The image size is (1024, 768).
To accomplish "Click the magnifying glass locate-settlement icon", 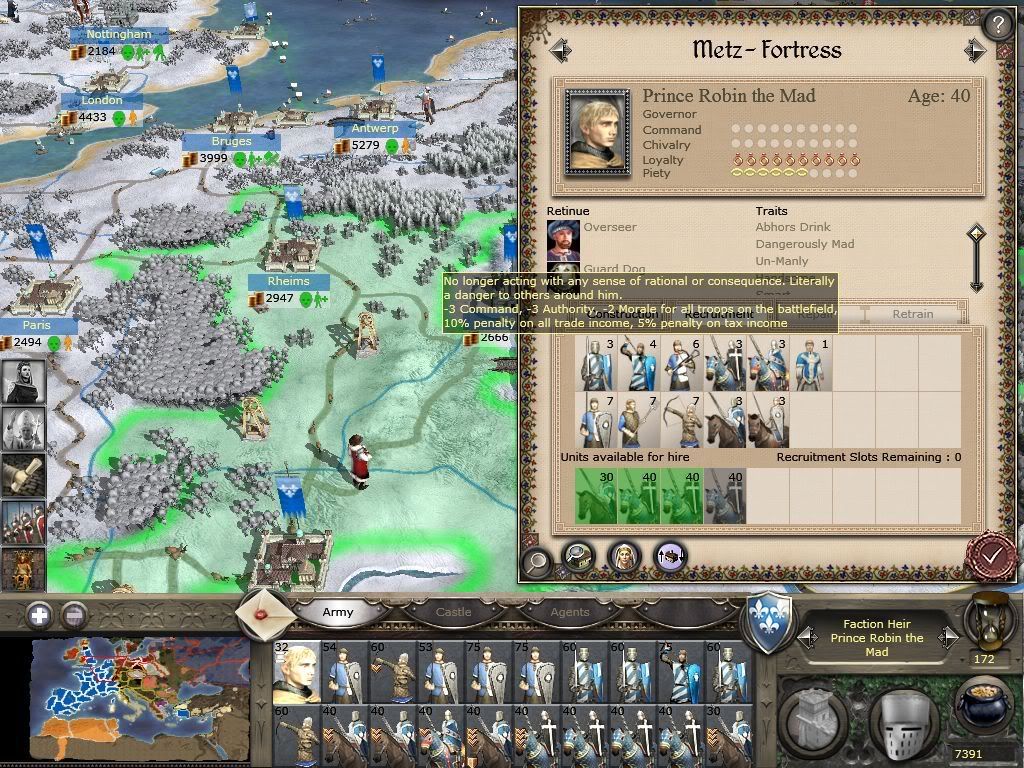I will tap(538, 560).
